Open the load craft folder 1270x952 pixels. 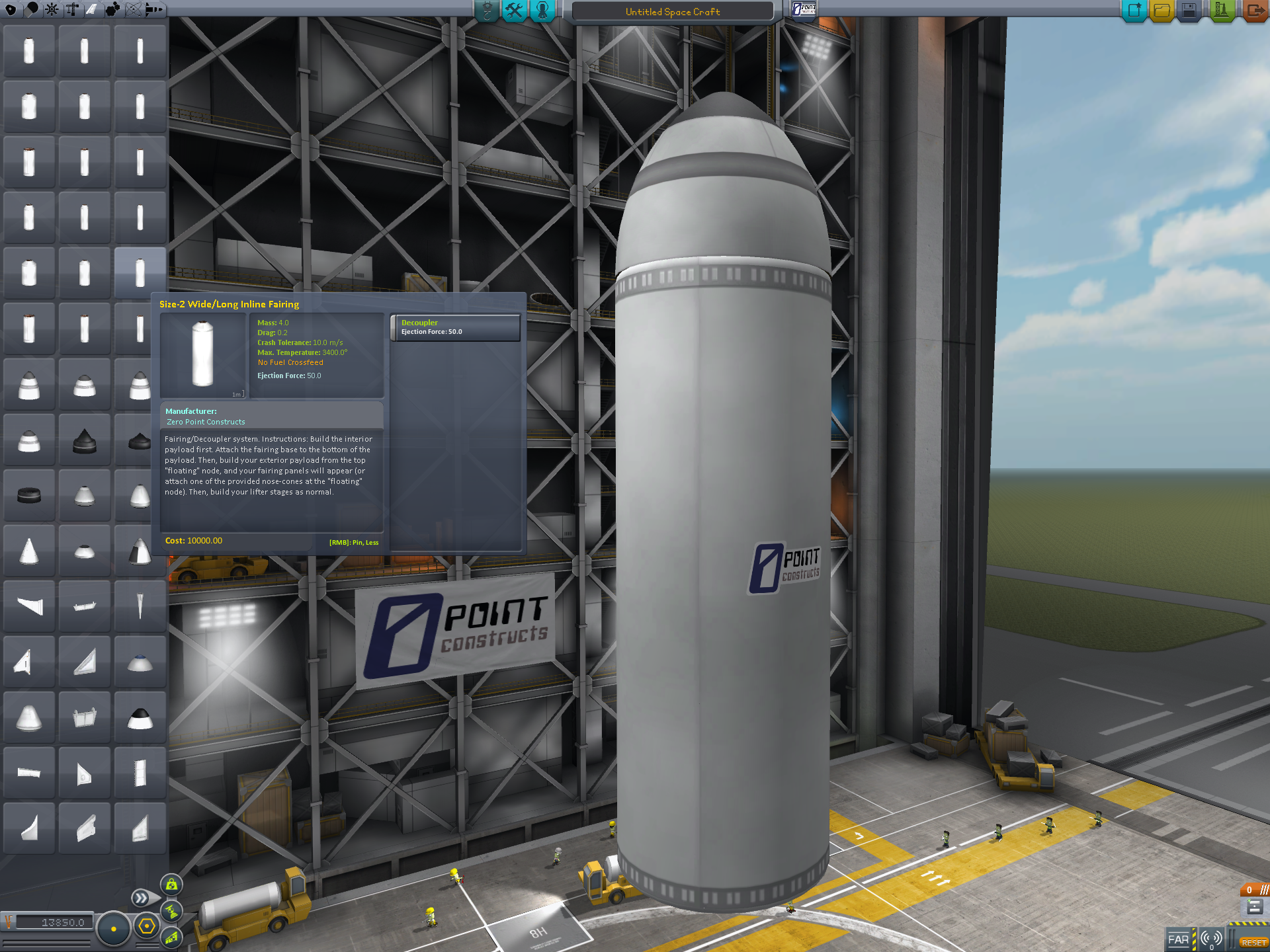[x=1162, y=11]
